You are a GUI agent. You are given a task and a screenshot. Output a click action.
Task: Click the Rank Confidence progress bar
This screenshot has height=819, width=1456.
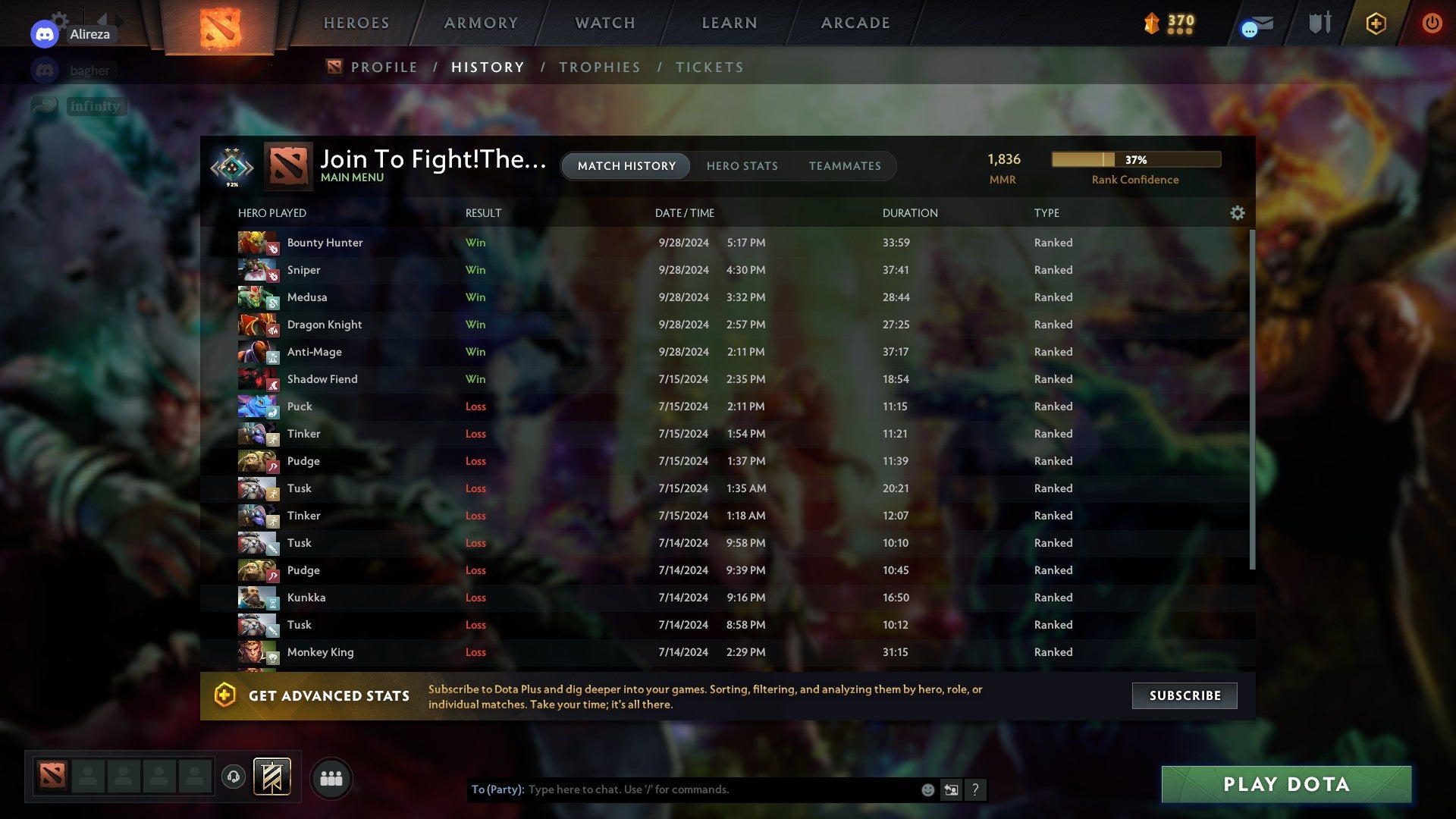[x=1135, y=159]
